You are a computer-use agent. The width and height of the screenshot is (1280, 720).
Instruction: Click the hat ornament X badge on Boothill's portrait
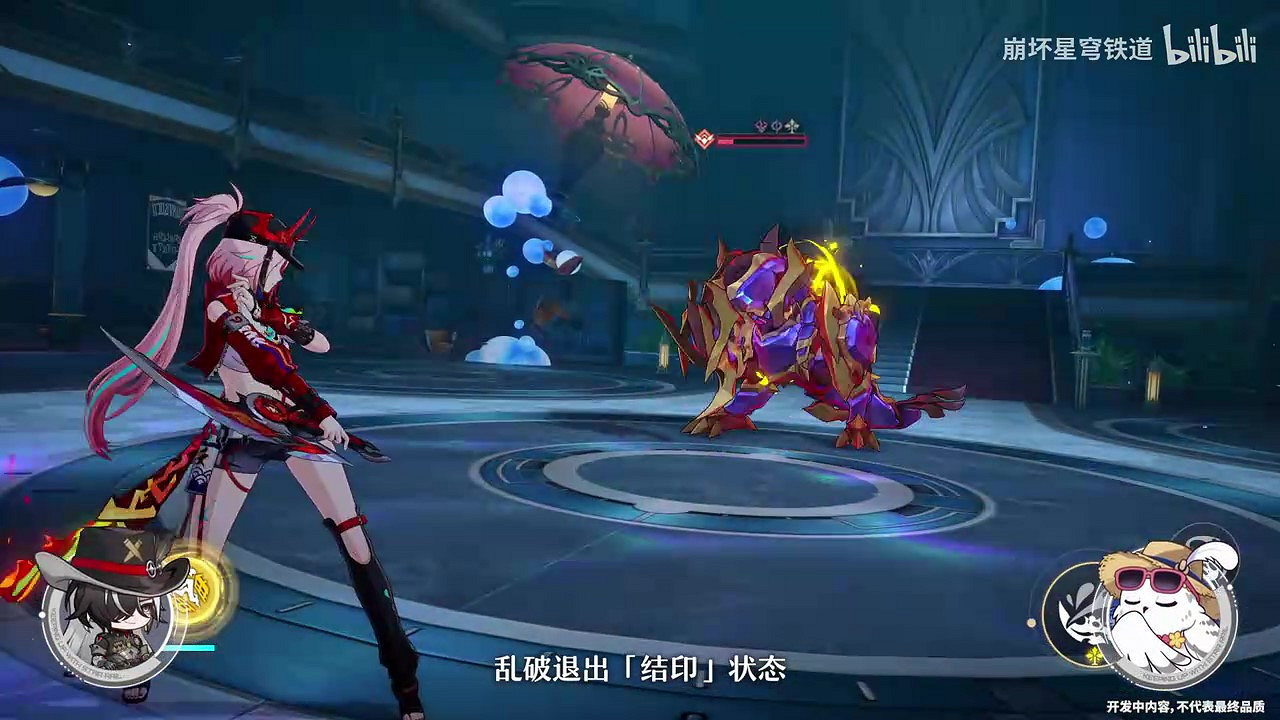pos(133,548)
